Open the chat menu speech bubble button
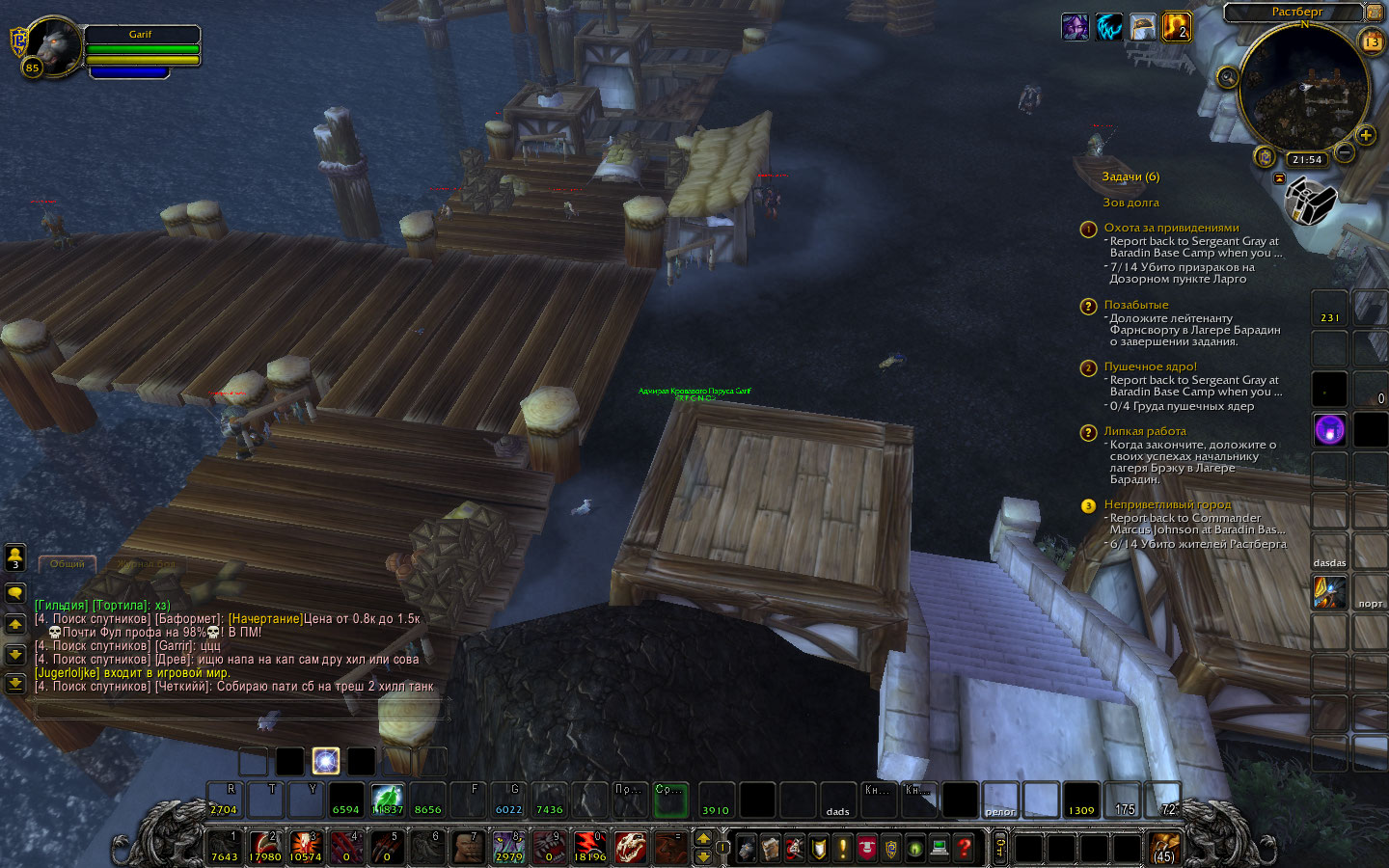Screen dimensions: 1389x868 coord(15,592)
